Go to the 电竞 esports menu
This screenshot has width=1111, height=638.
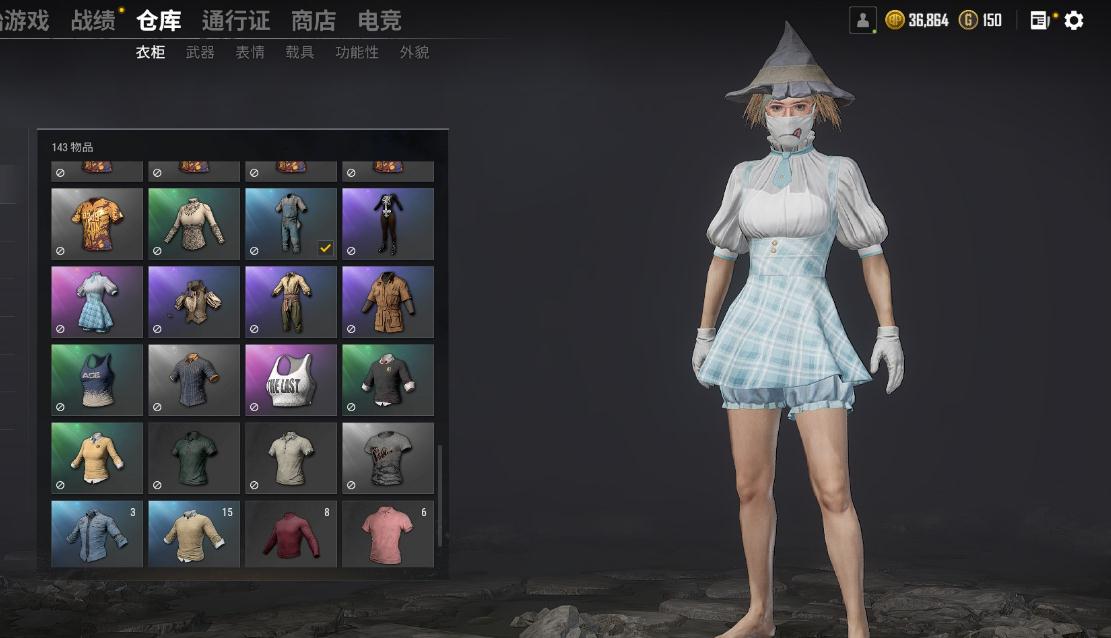[x=379, y=20]
